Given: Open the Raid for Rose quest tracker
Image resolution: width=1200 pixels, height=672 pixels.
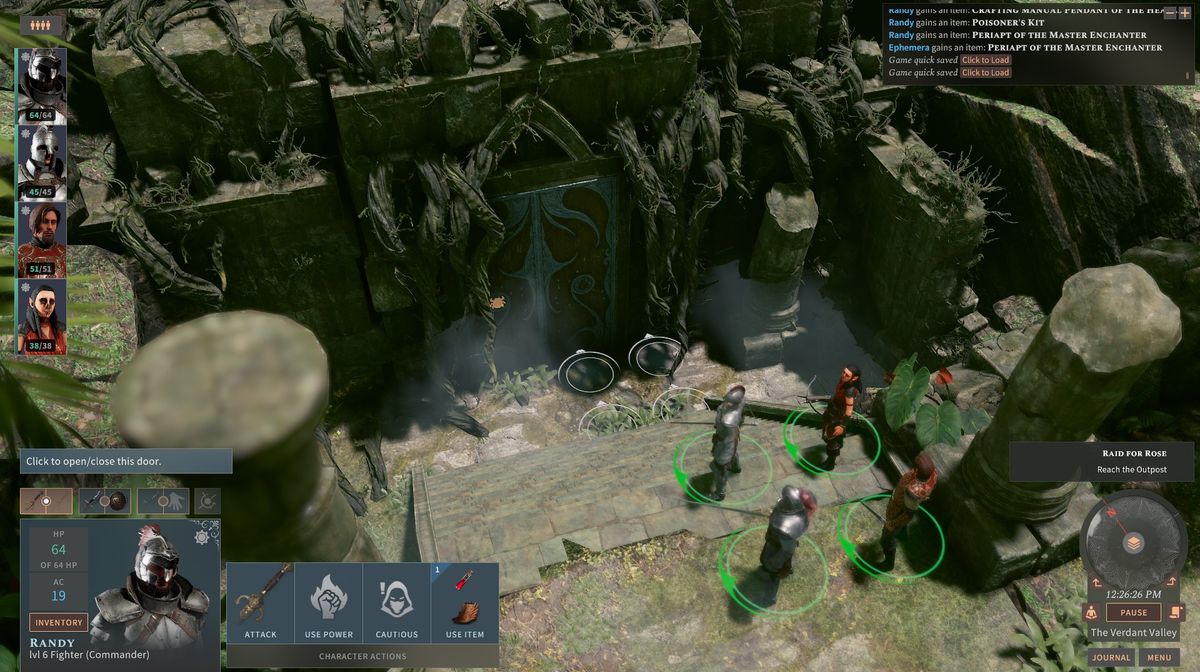Looking at the screenshot, I should pyautogui.click(x=1102, y=461).
